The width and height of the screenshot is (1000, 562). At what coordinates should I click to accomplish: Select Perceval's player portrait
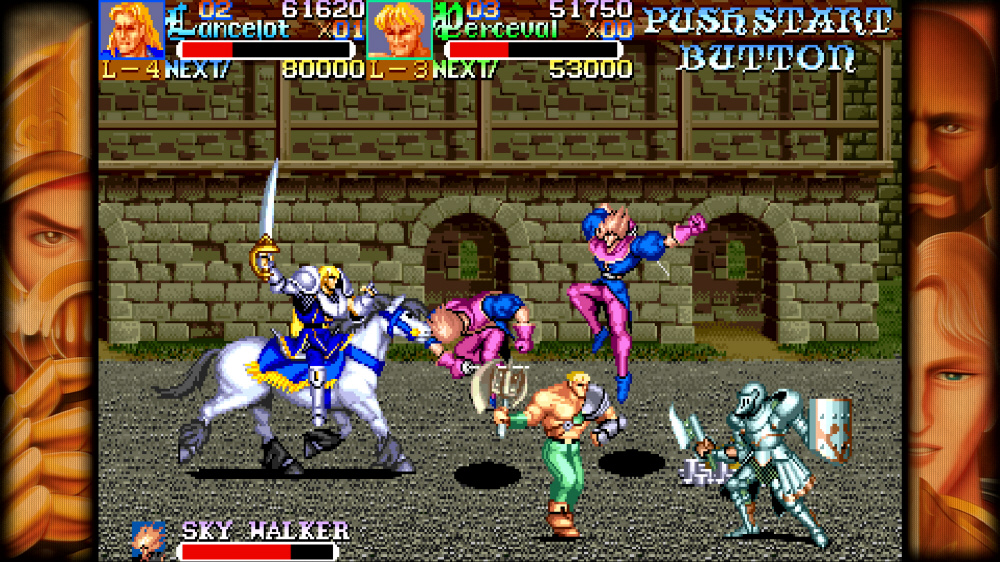tap(399, 30)
